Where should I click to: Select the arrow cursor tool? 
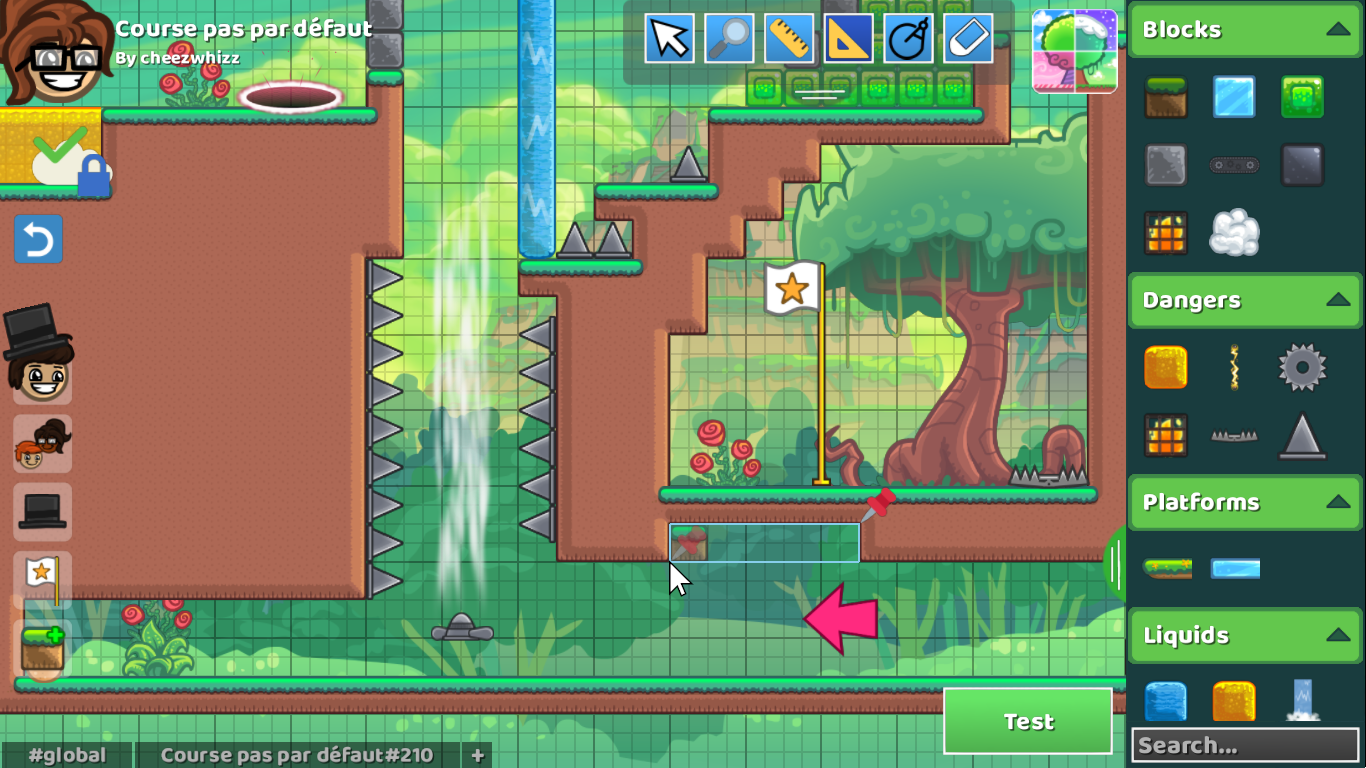pyautogui.click(x=668, y=38)
